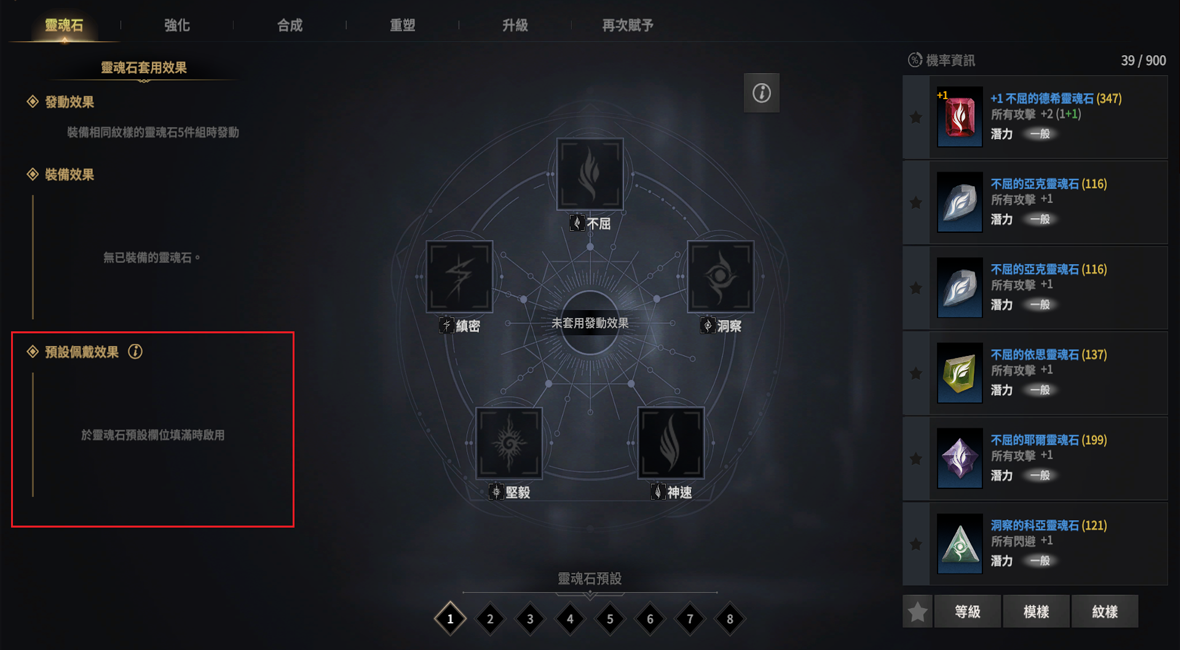
Task: Select the 堅毅 soul stone slot
Action: pyautogui.click(x=509, y=442)
